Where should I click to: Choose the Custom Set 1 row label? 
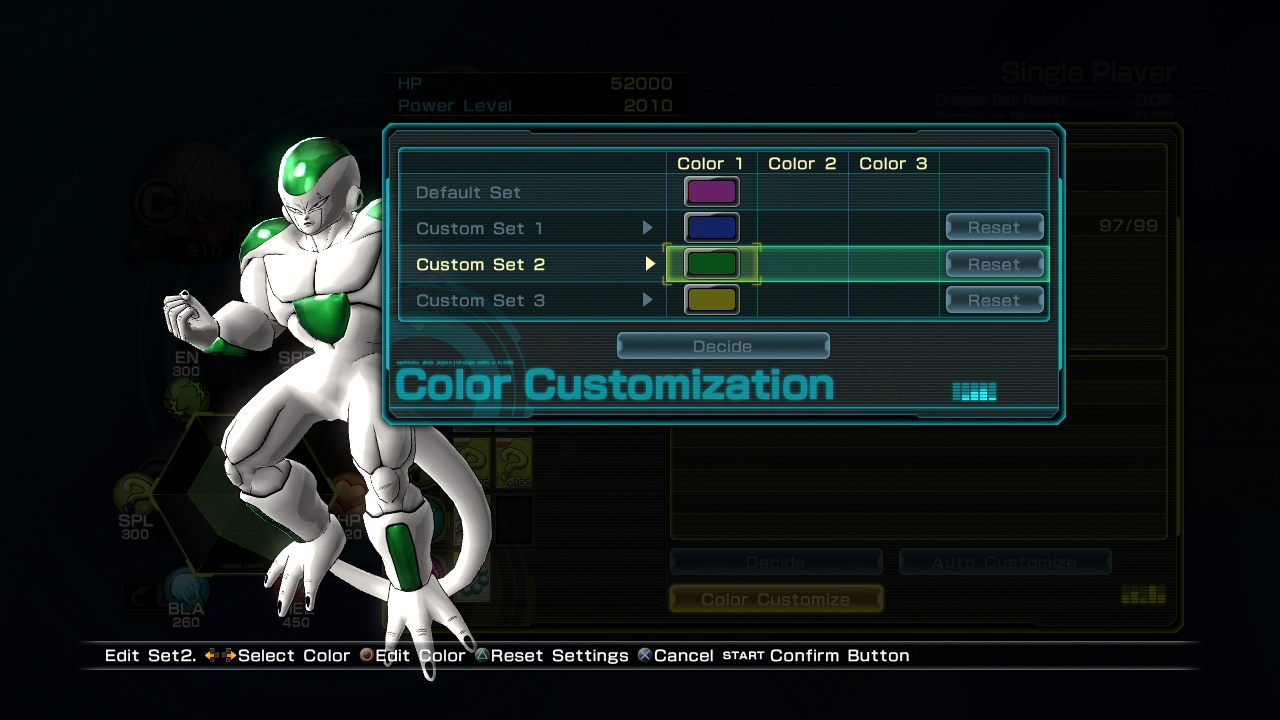click(480, 228)
